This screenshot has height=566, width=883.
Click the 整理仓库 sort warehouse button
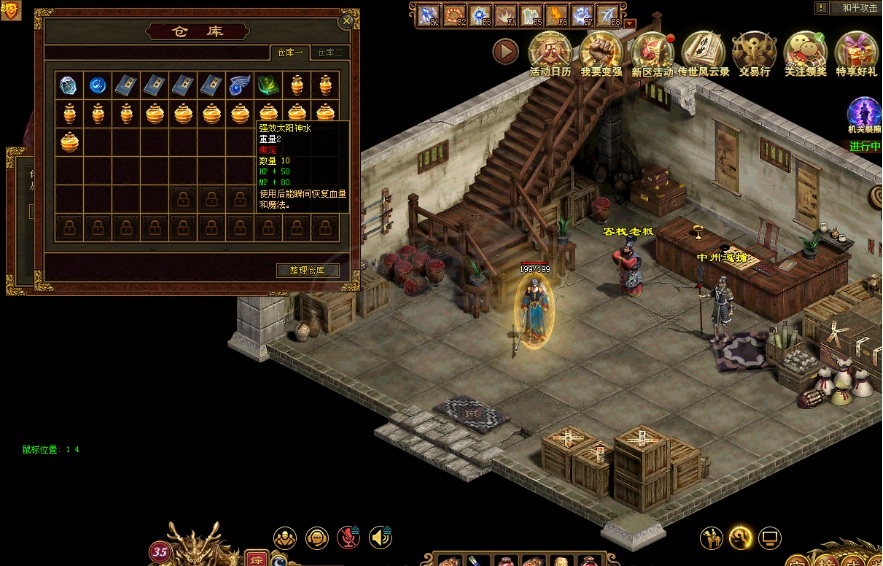point(307,270)
